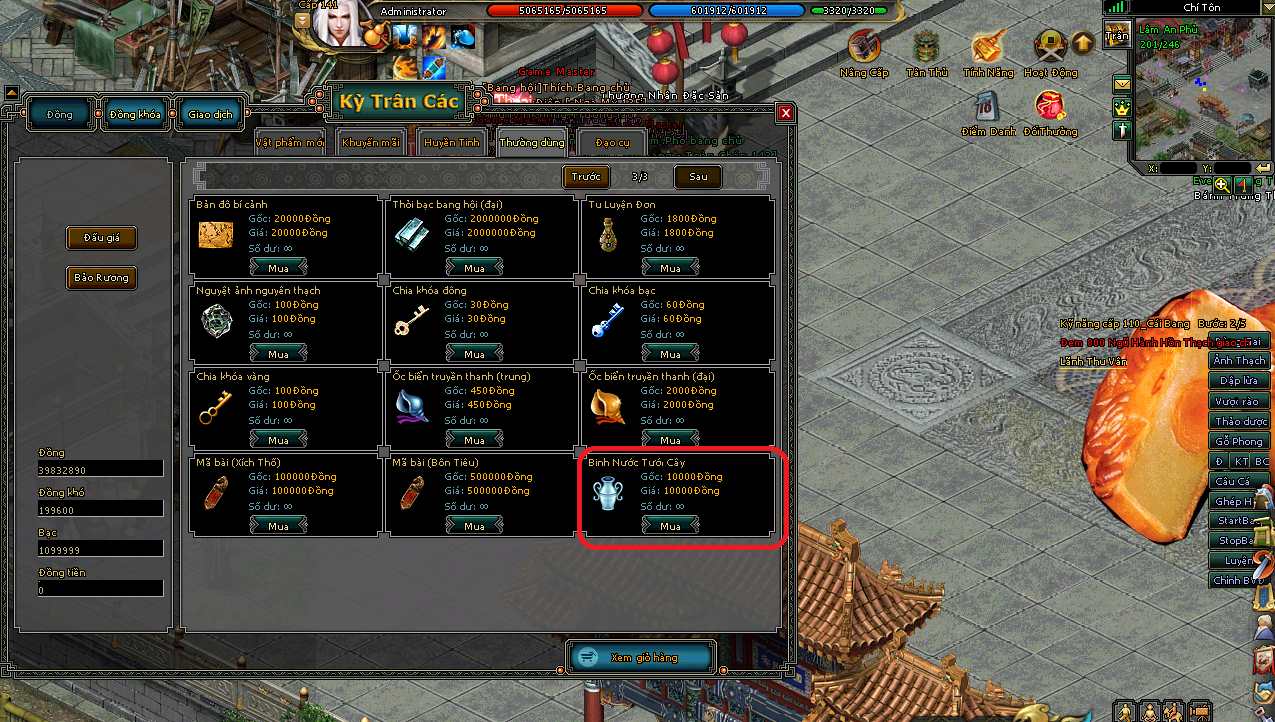
Task: Close the Kỳ Trân Các shop window
Action: coord(786,113)
